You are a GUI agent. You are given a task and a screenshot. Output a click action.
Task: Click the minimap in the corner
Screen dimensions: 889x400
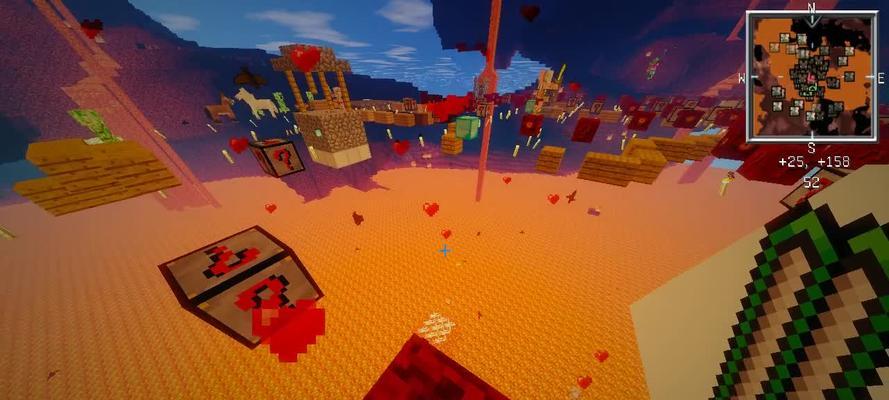click(811, 76)
